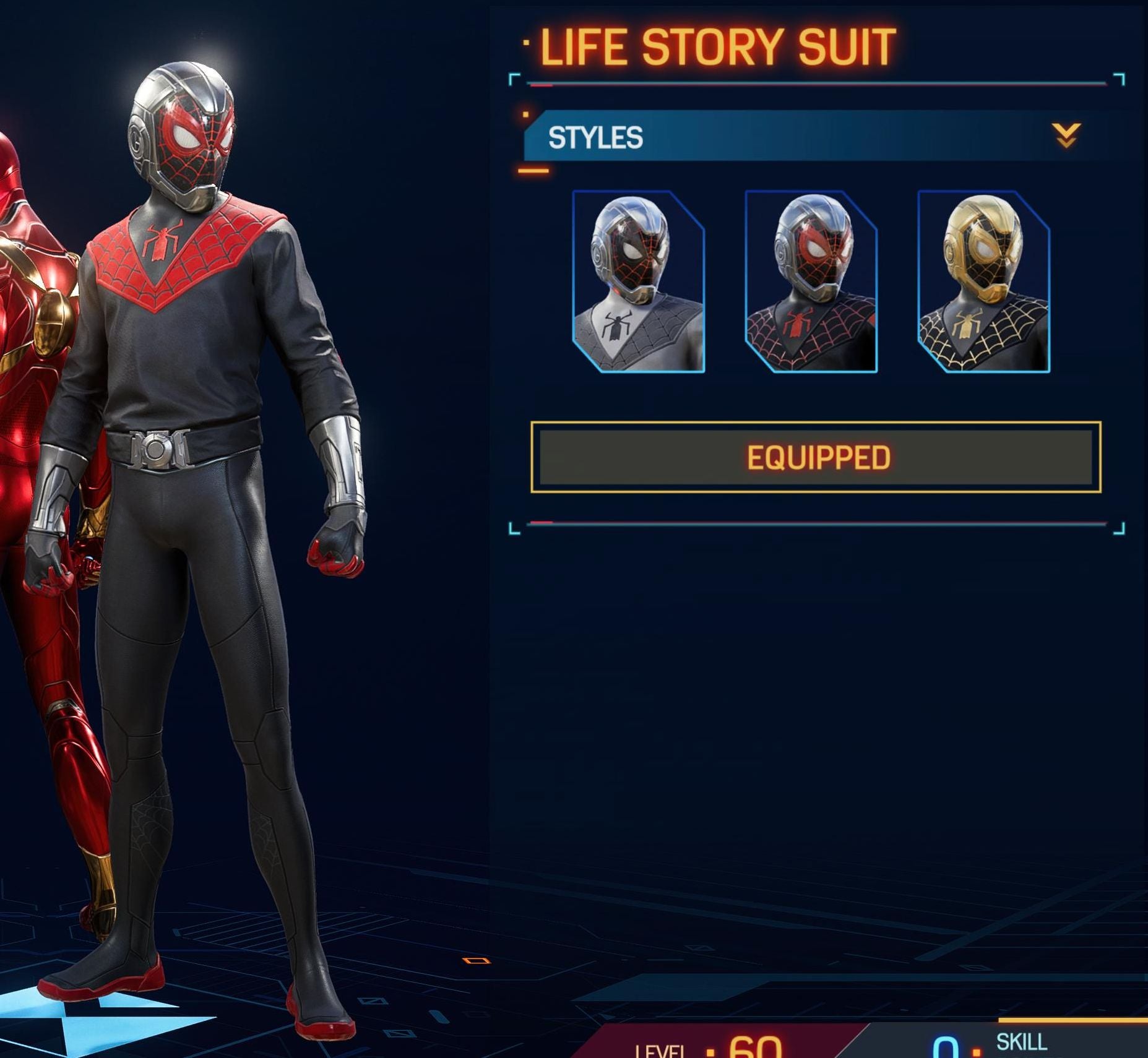The height and width of the screenshot is (1058, 1148).
Task: Select the grey and white suit style
Action: pos(638,282)
